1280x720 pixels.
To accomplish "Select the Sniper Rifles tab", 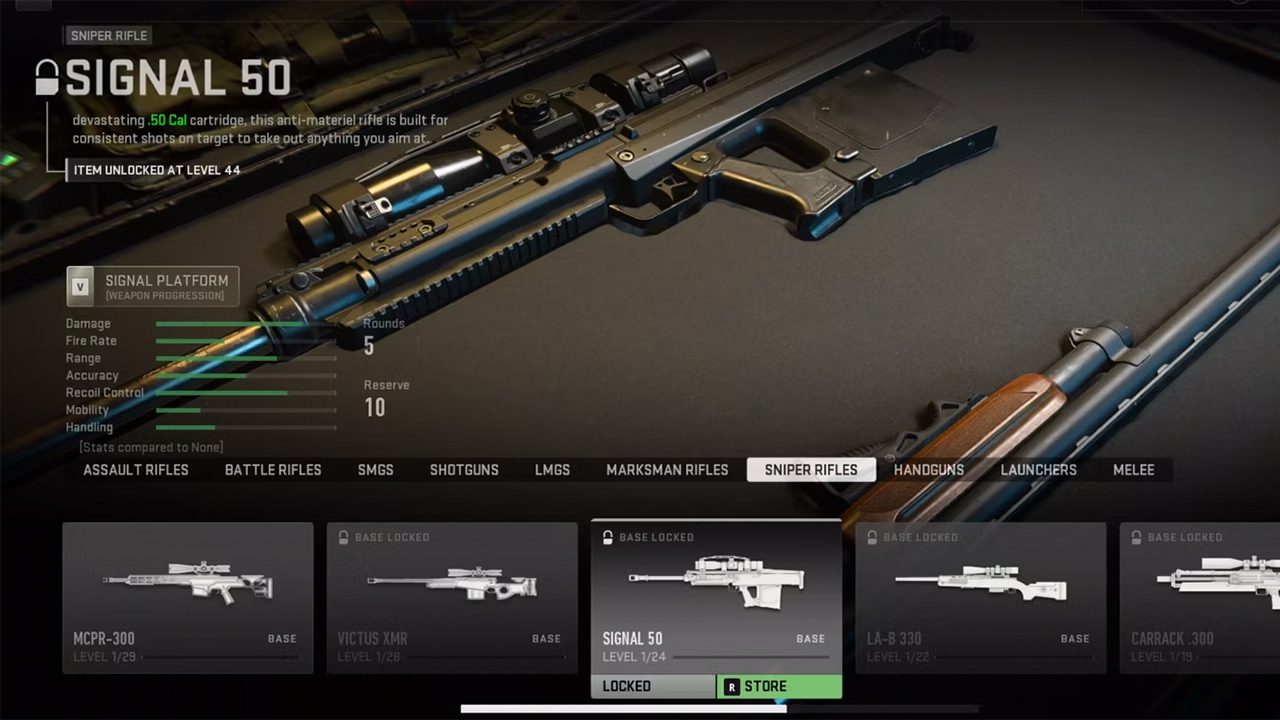I will point(811,470).
